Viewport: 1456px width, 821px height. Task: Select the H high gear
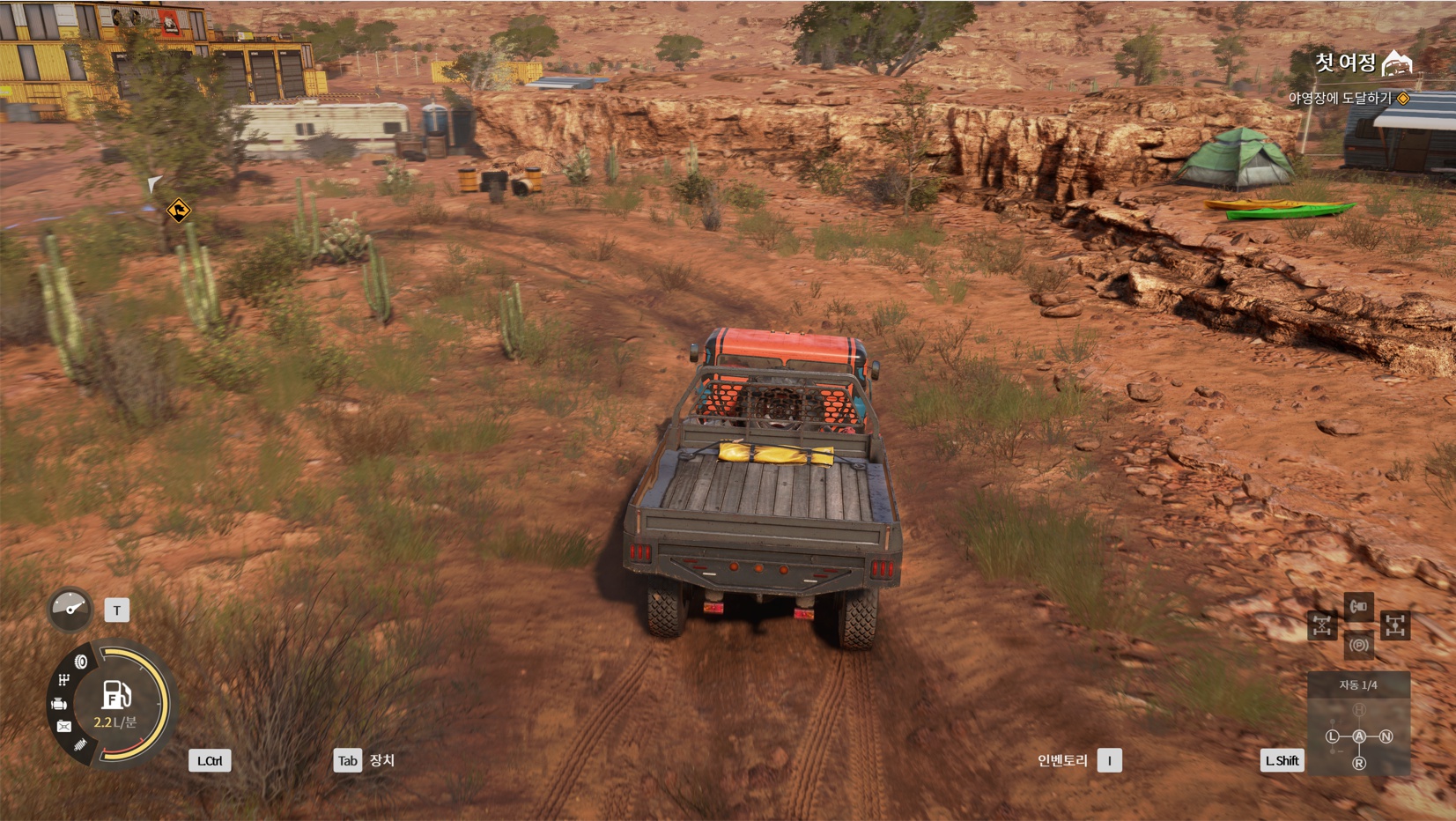1359,710
